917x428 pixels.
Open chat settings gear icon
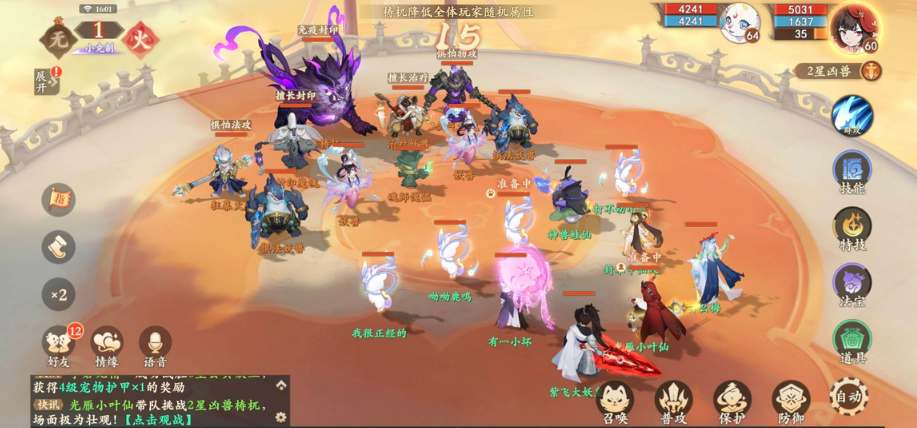pos(281,416)
